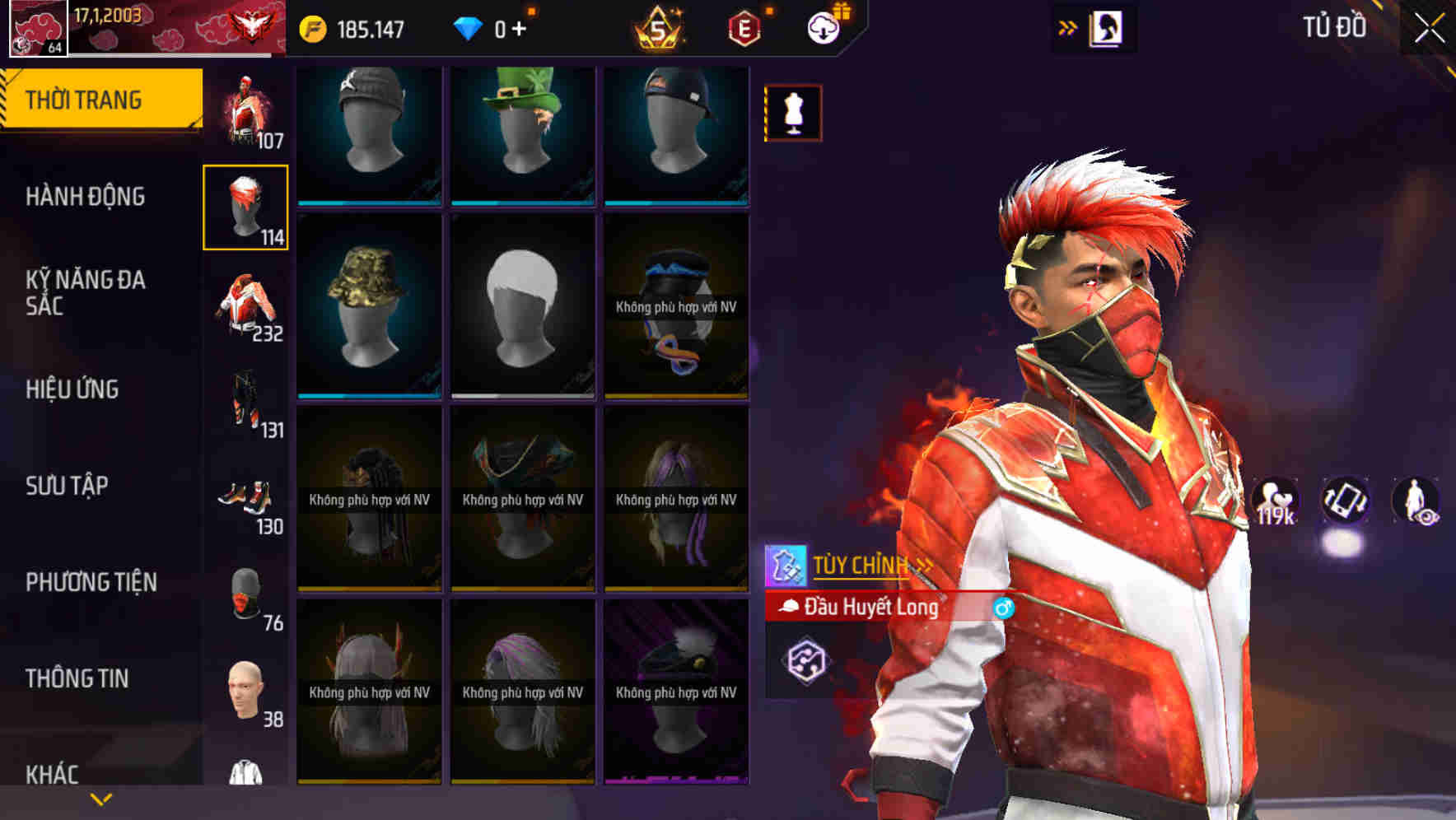Click the double chevron near the card icon
The image size is (1456, 820).
(x=1068, y=26)
